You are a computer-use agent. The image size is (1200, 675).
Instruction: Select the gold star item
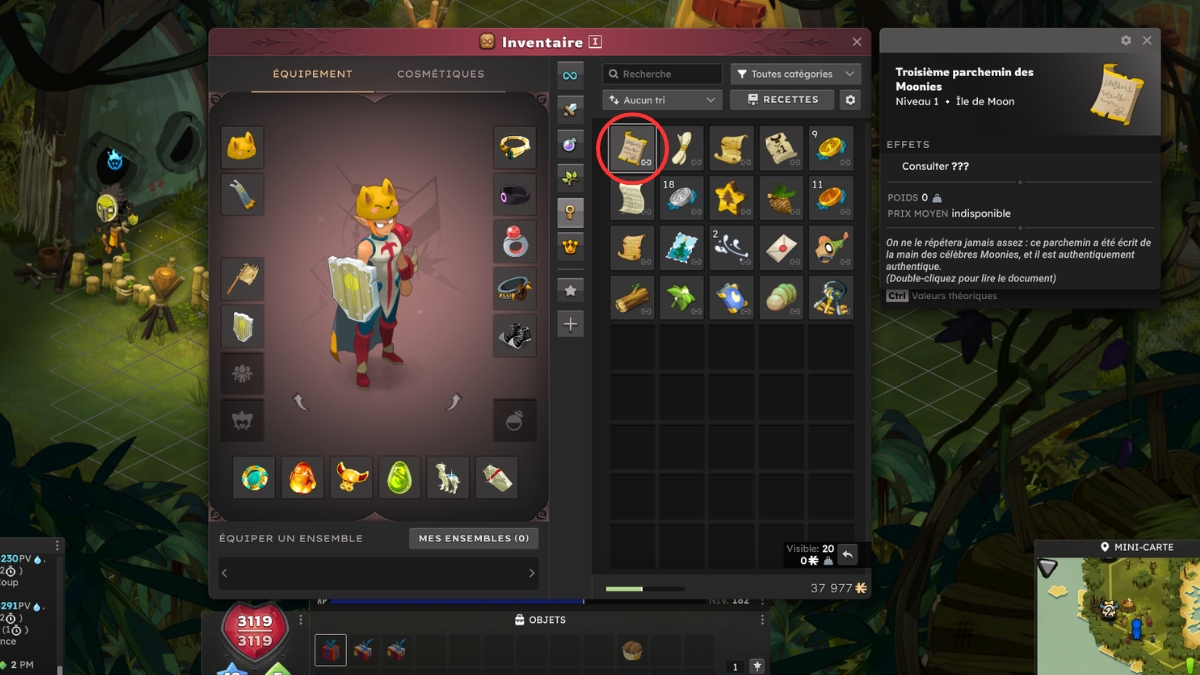click(731, 198)
